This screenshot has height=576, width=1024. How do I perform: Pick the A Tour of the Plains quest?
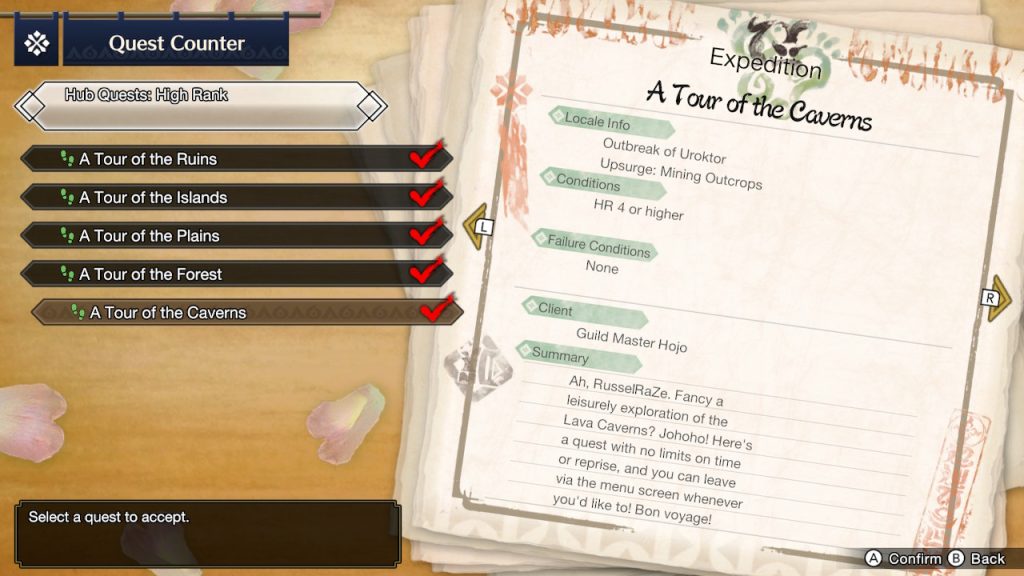[x=236, y=236]
